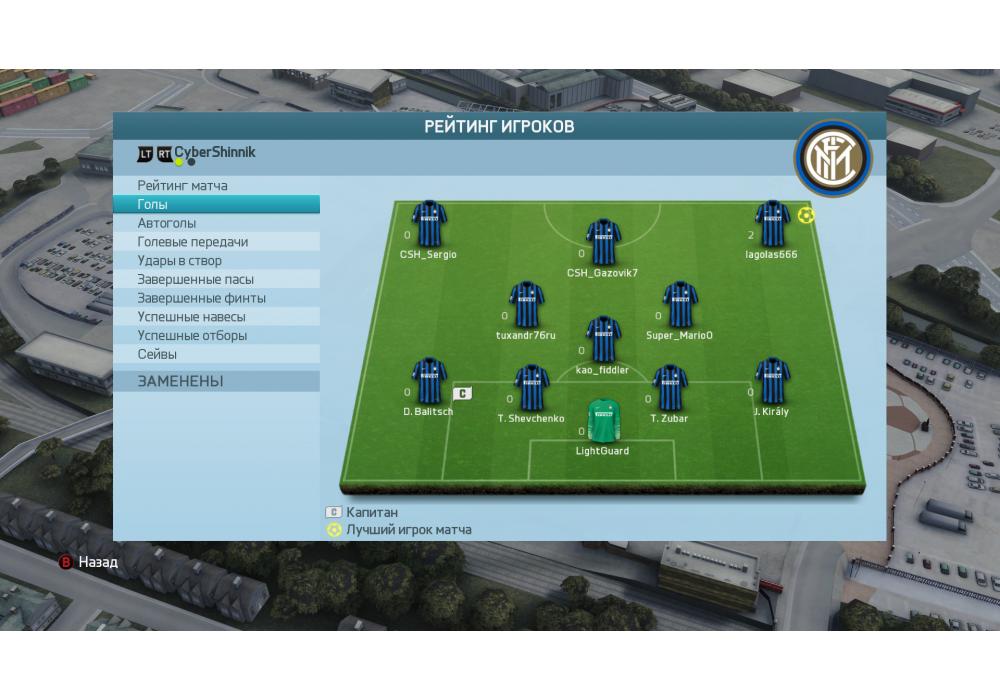This screenshot has width=1000, height=700.
Task: Show the Автоголы stat
Action: (x=167, y=223)
